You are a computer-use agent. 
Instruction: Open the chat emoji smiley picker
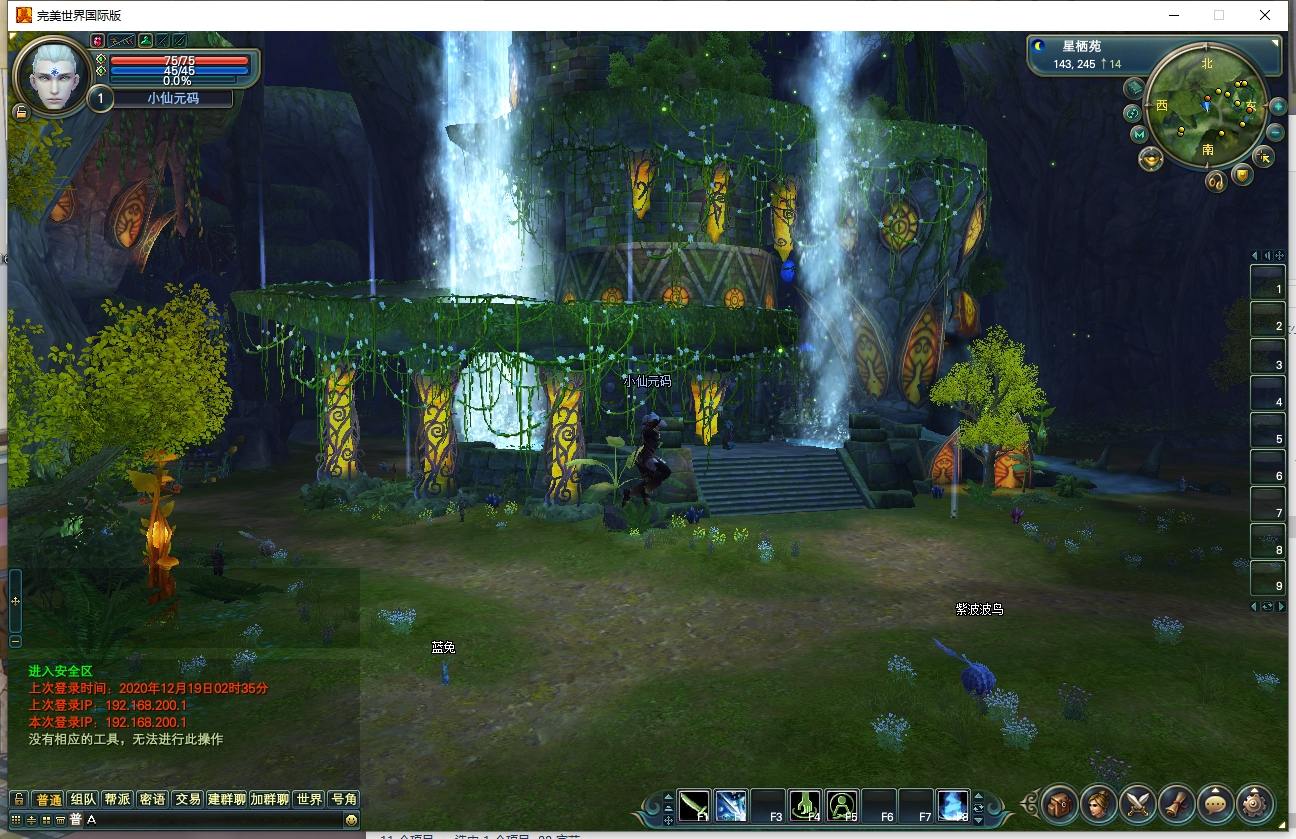351,820
